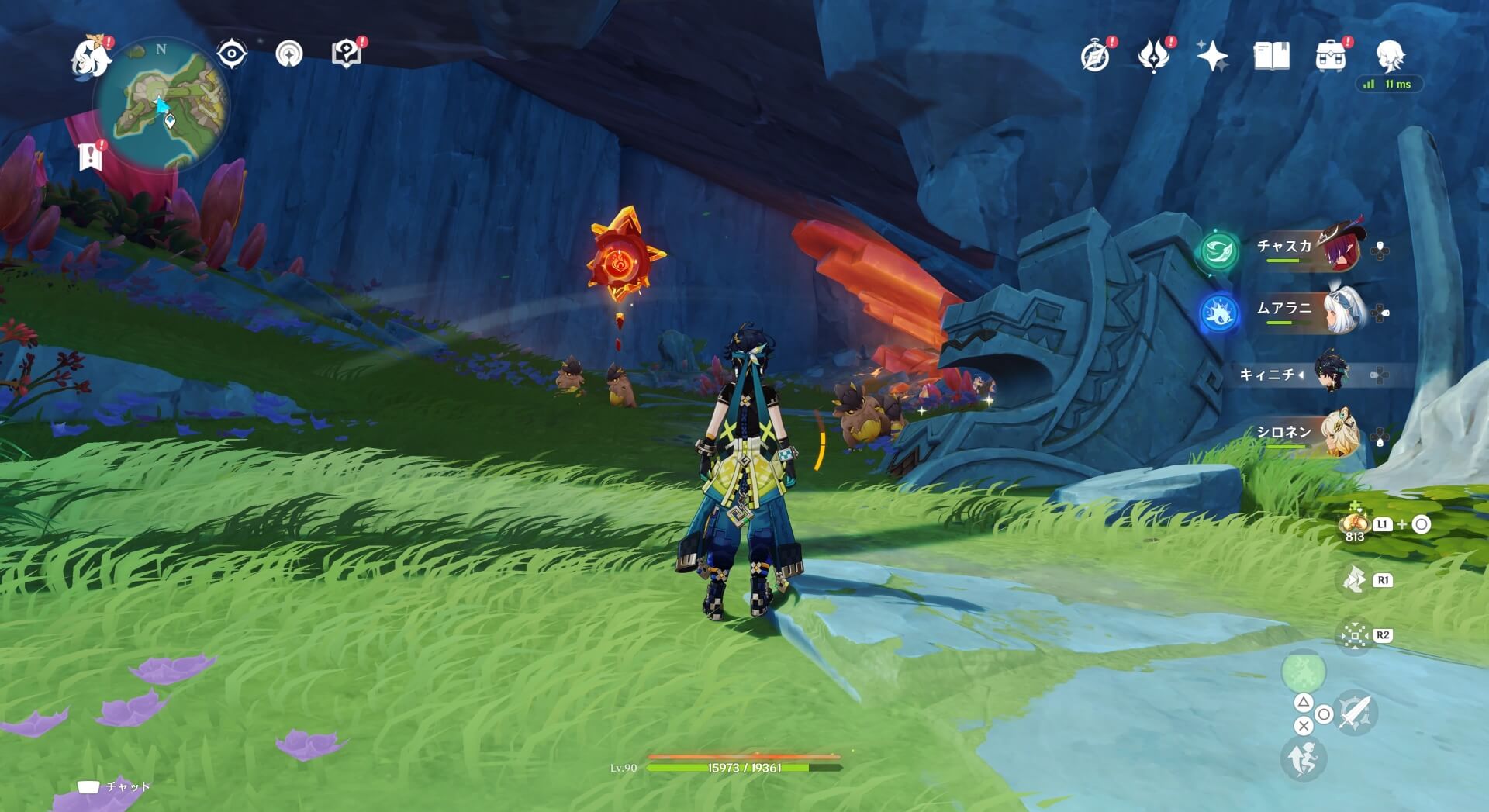
Task: Open the character head profile icon
Action: pos(1390,56)
